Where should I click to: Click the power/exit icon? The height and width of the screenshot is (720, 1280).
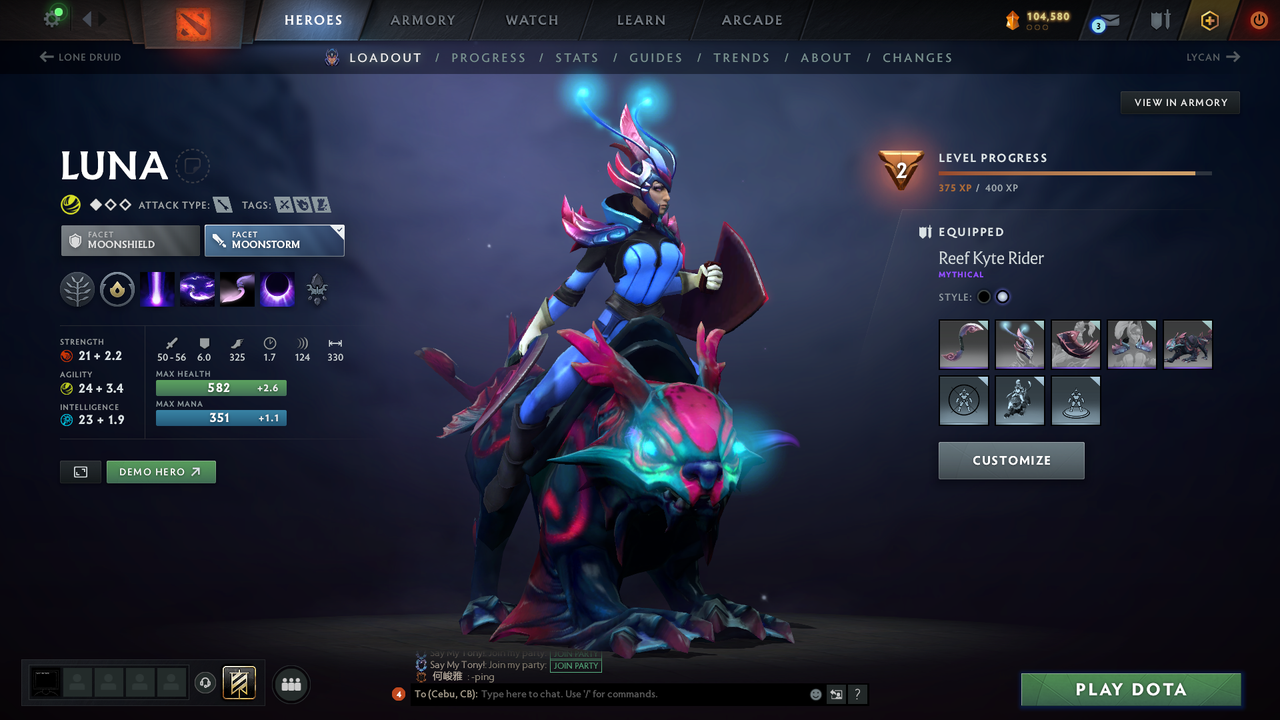(x=1258, y=19)
